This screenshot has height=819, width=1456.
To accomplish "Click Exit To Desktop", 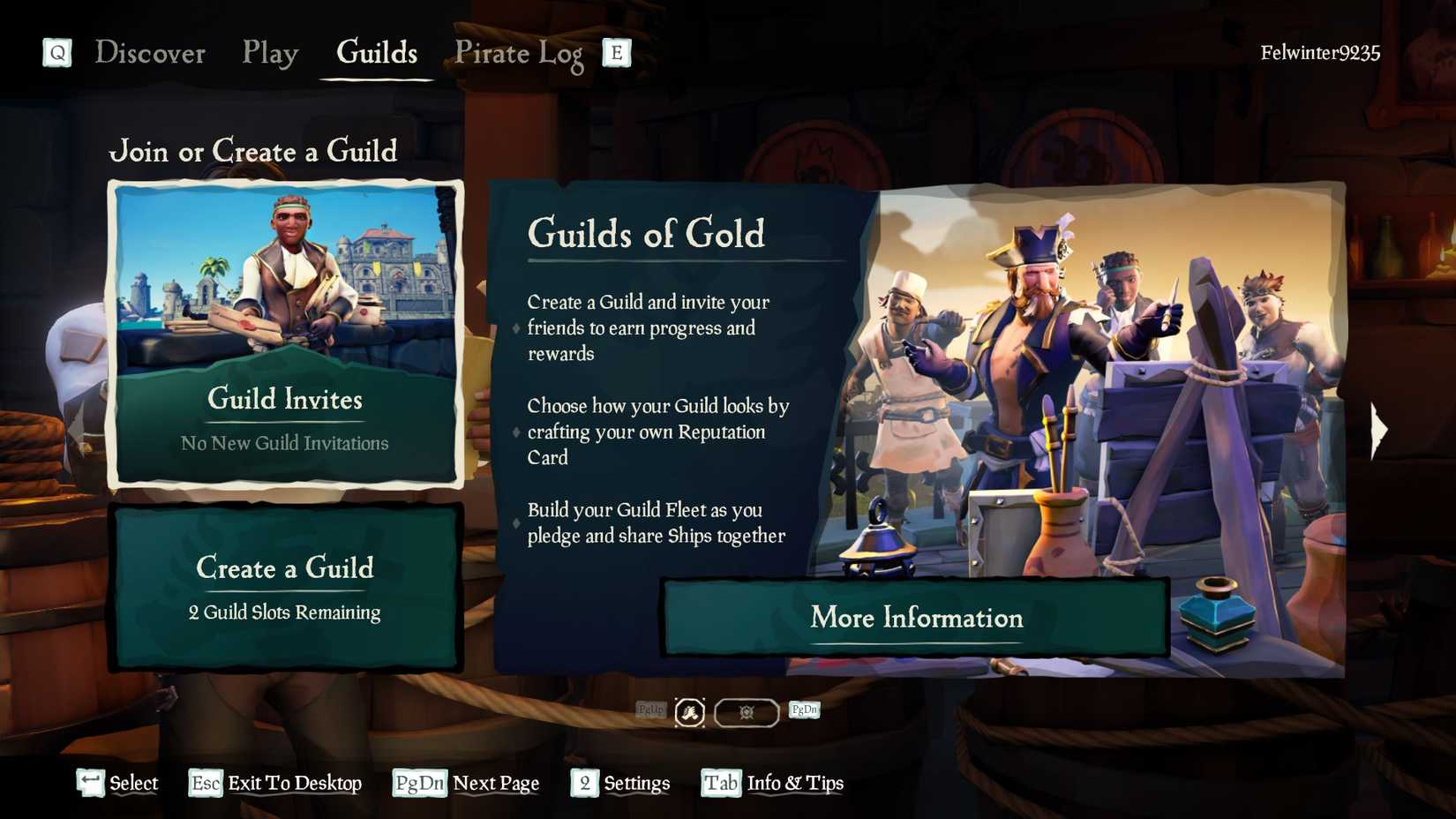I will tap(294, 783).
